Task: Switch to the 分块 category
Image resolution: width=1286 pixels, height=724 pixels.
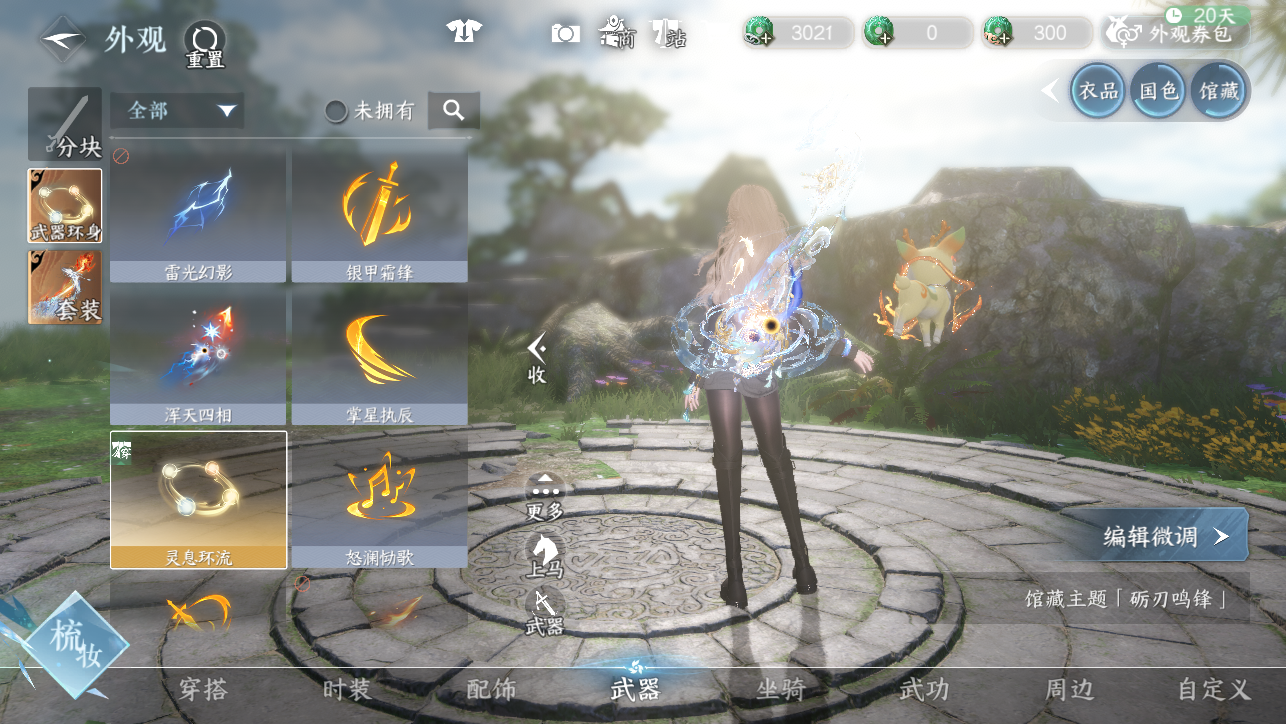Action: pos(65,125)
